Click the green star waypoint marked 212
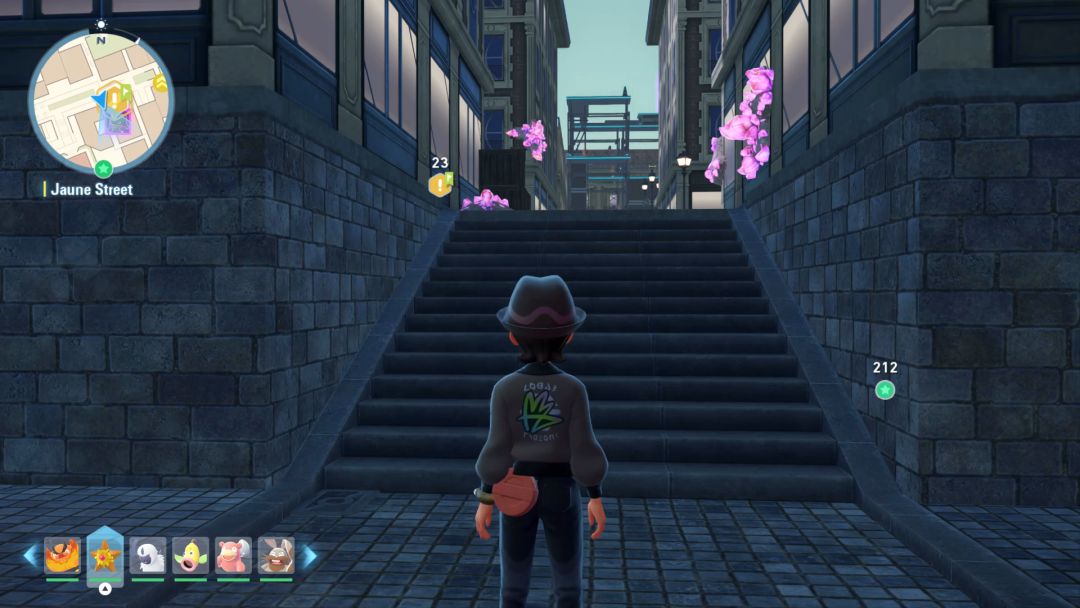1080x608 pixels. [885, 390]
